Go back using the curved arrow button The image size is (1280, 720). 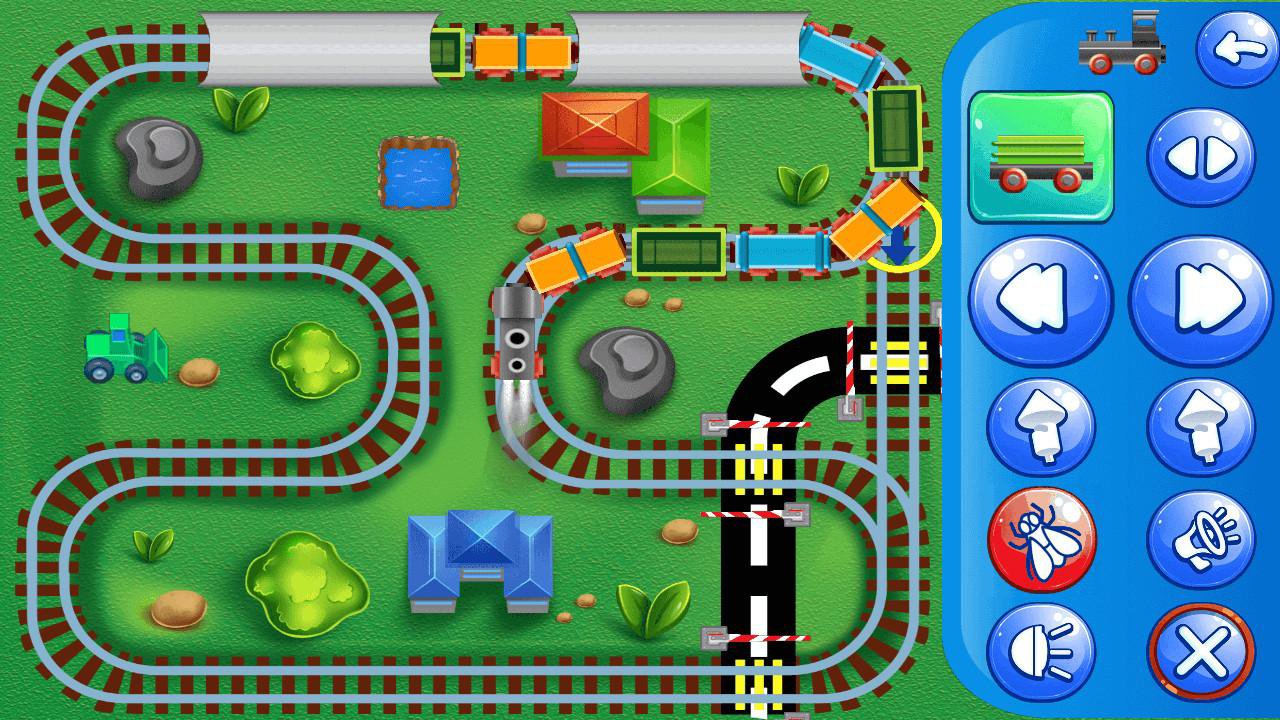click(x=1236, y=45)
